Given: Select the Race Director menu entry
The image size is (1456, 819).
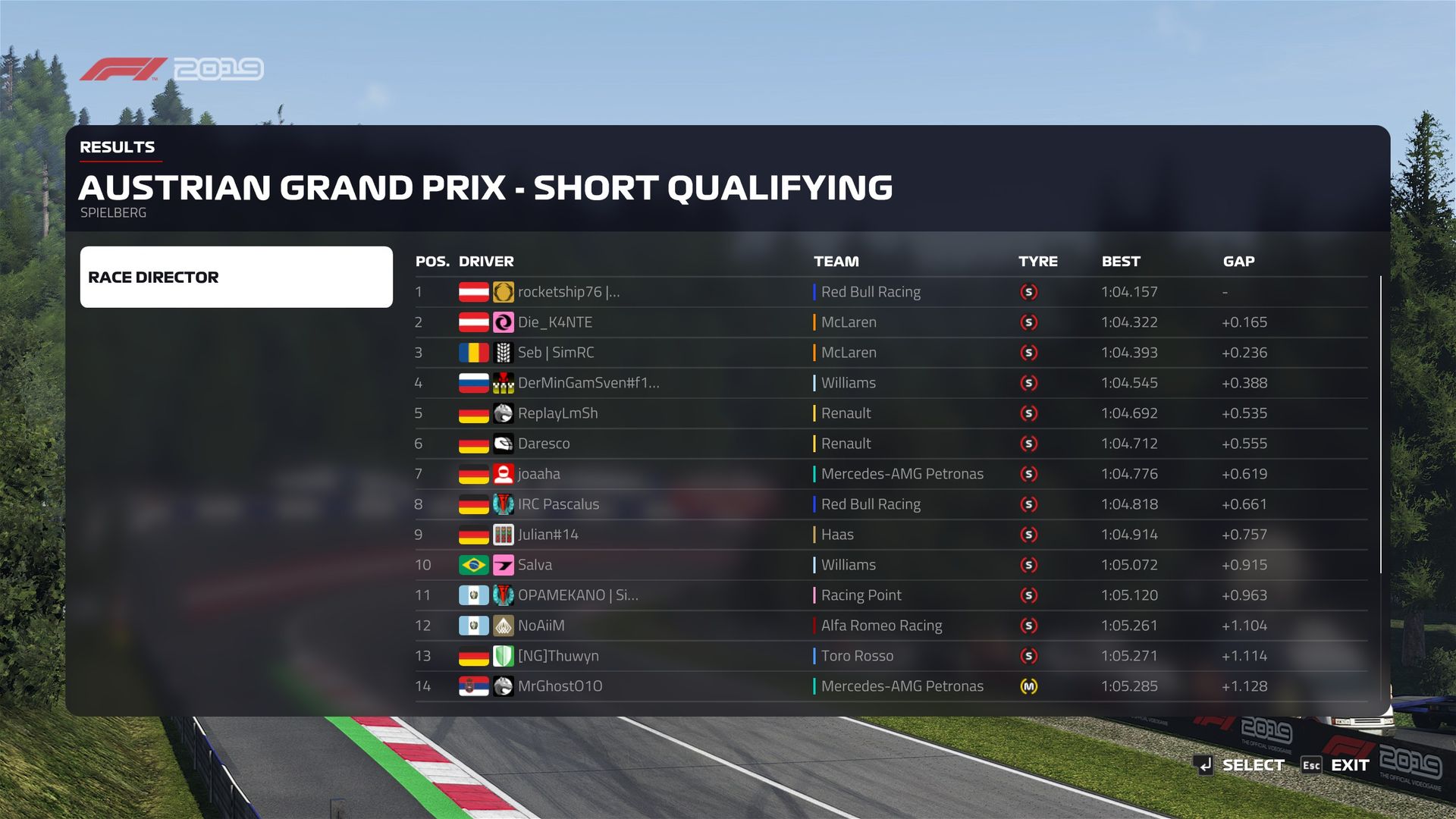Looking at the screenshot, I should (236, 277).
